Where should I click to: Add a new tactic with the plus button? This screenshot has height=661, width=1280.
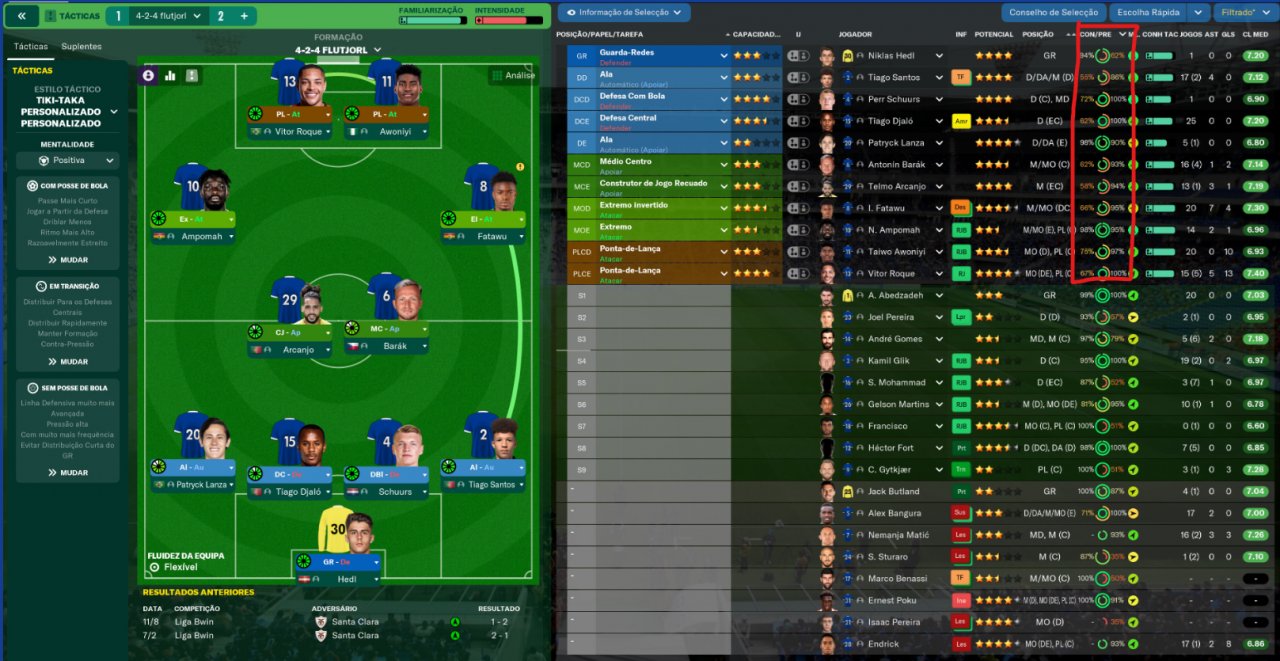pos(243,16)
